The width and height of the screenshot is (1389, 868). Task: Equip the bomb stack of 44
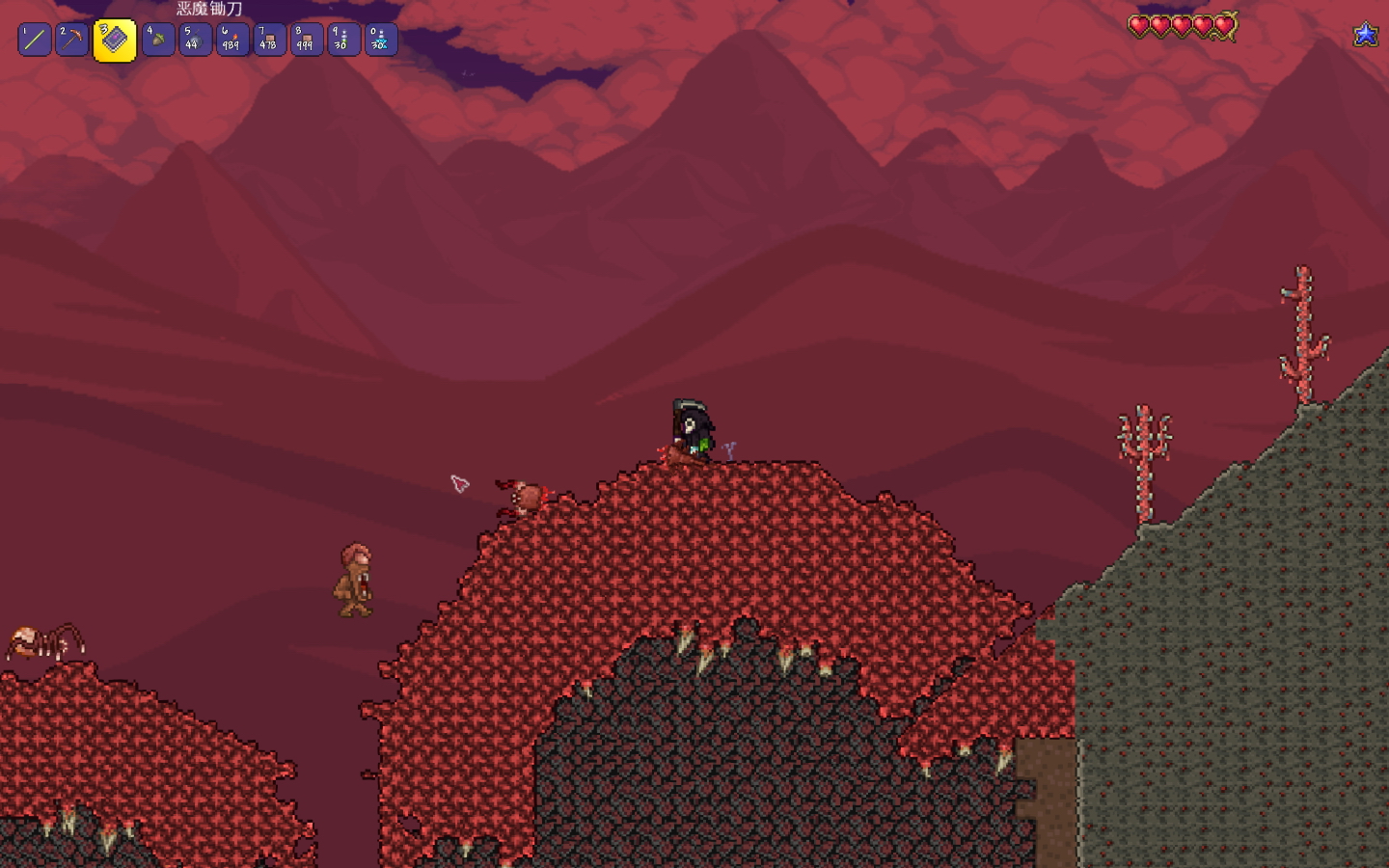pyautogui.click(x=195, y=40)
